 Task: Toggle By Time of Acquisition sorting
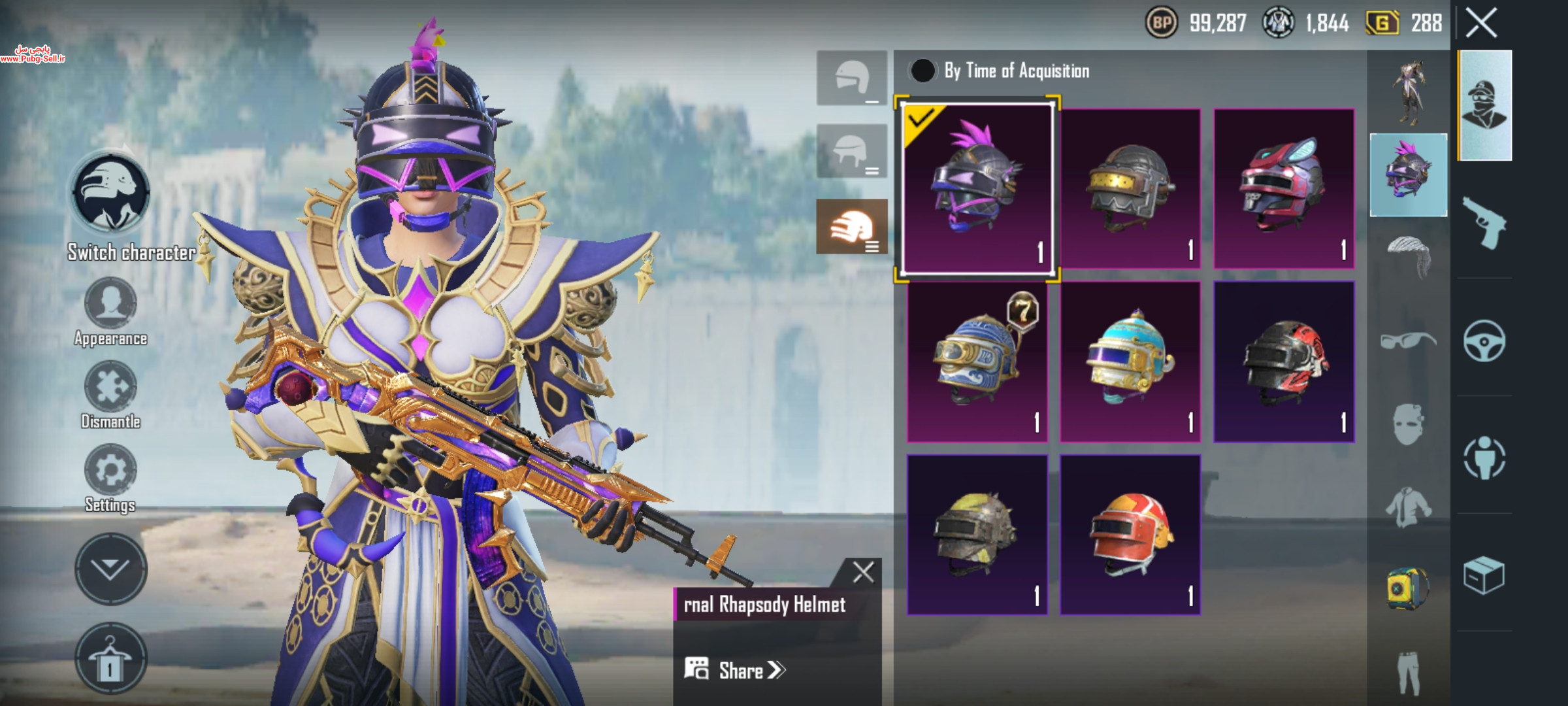[x=923, y=71]
